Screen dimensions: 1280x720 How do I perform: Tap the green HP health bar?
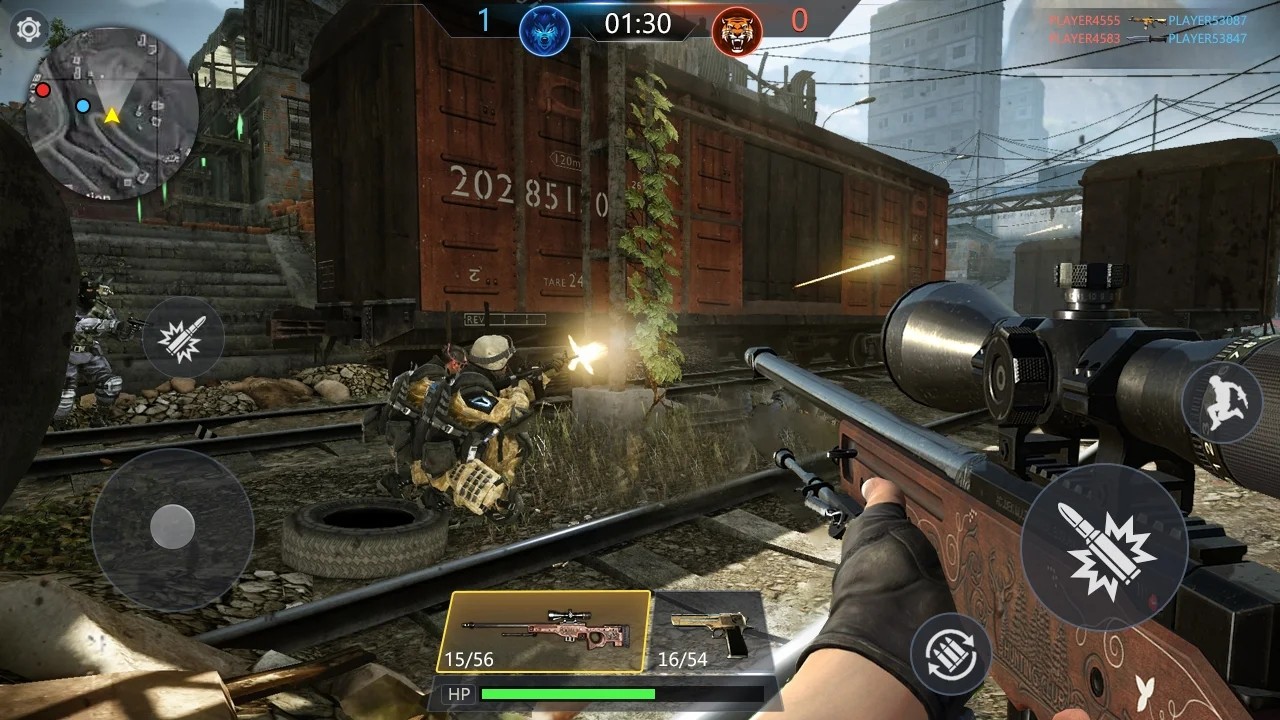[570, 691]
